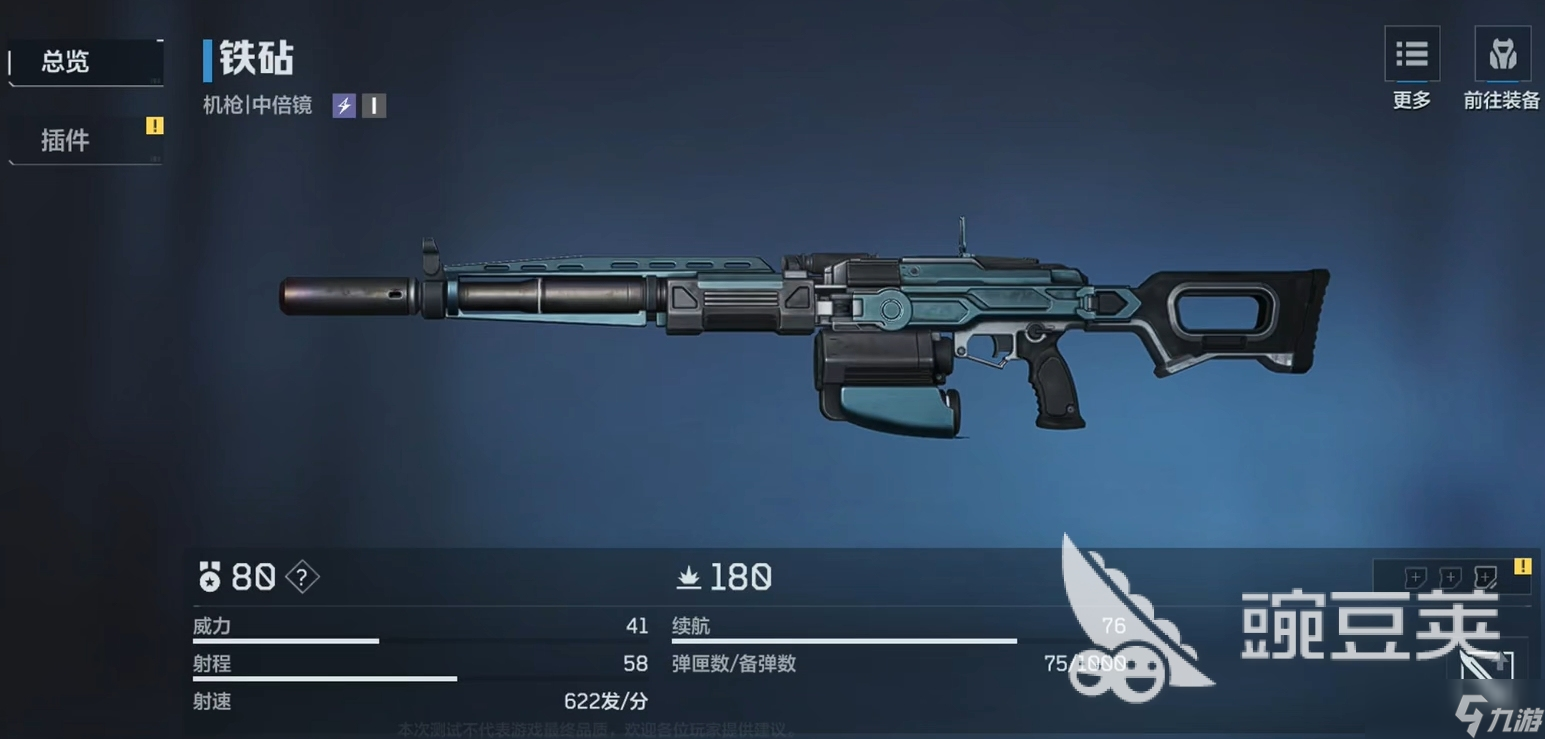The width and height of the screenshot is (1545, 739).
Task: Open the 插件 plugins tab
Action: (84, 140)
